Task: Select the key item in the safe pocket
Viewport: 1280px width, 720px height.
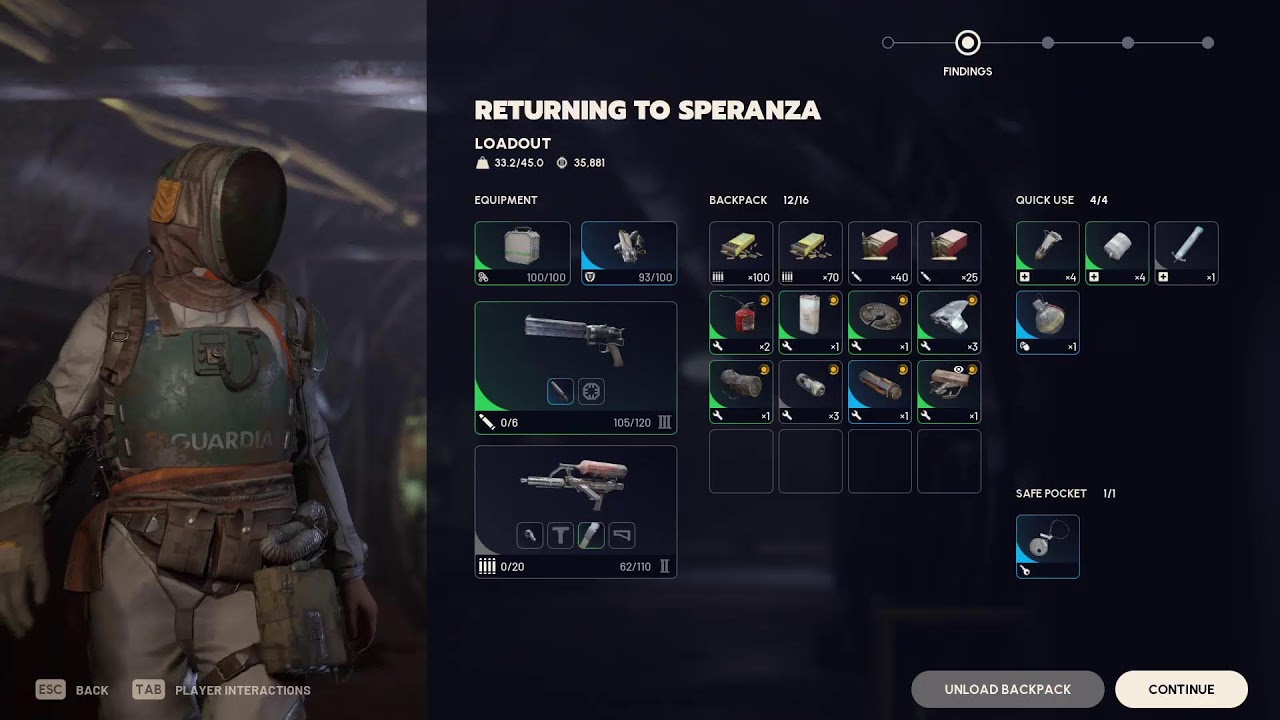Action: pyautogui.click(x=1048, y=546)
